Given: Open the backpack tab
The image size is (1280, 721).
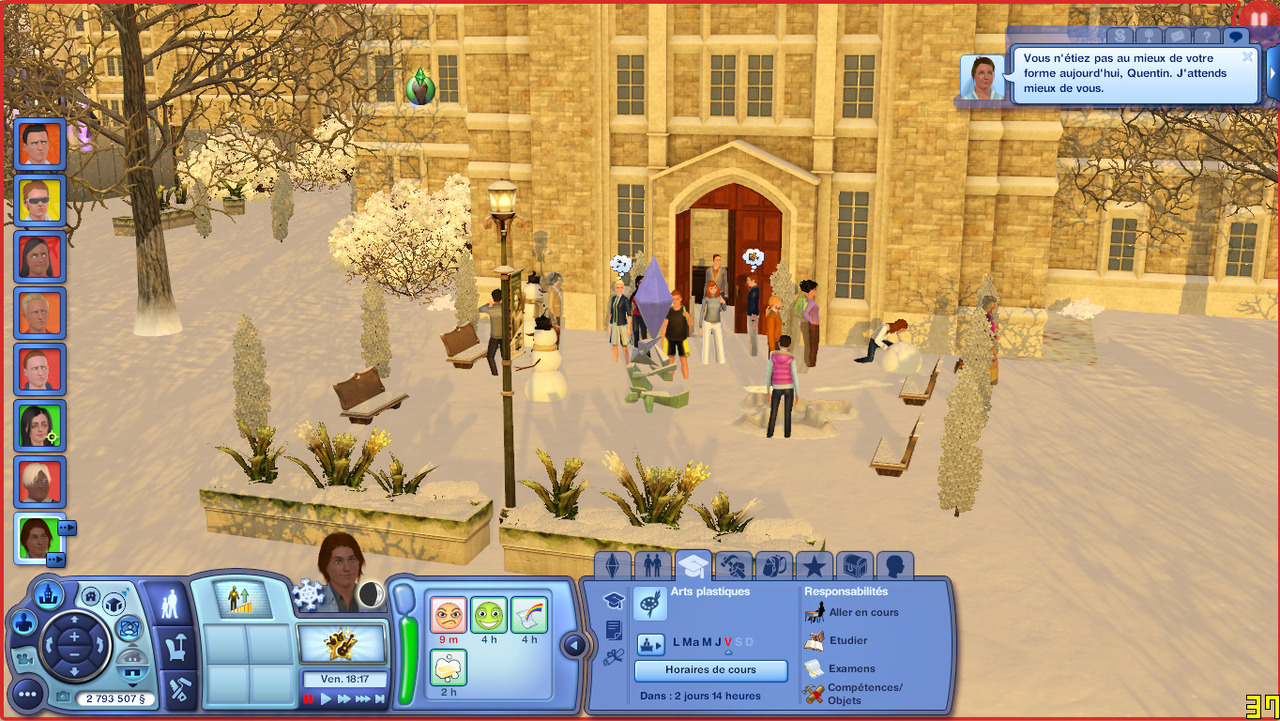Looking at the screenshot, I should (773, 567).
